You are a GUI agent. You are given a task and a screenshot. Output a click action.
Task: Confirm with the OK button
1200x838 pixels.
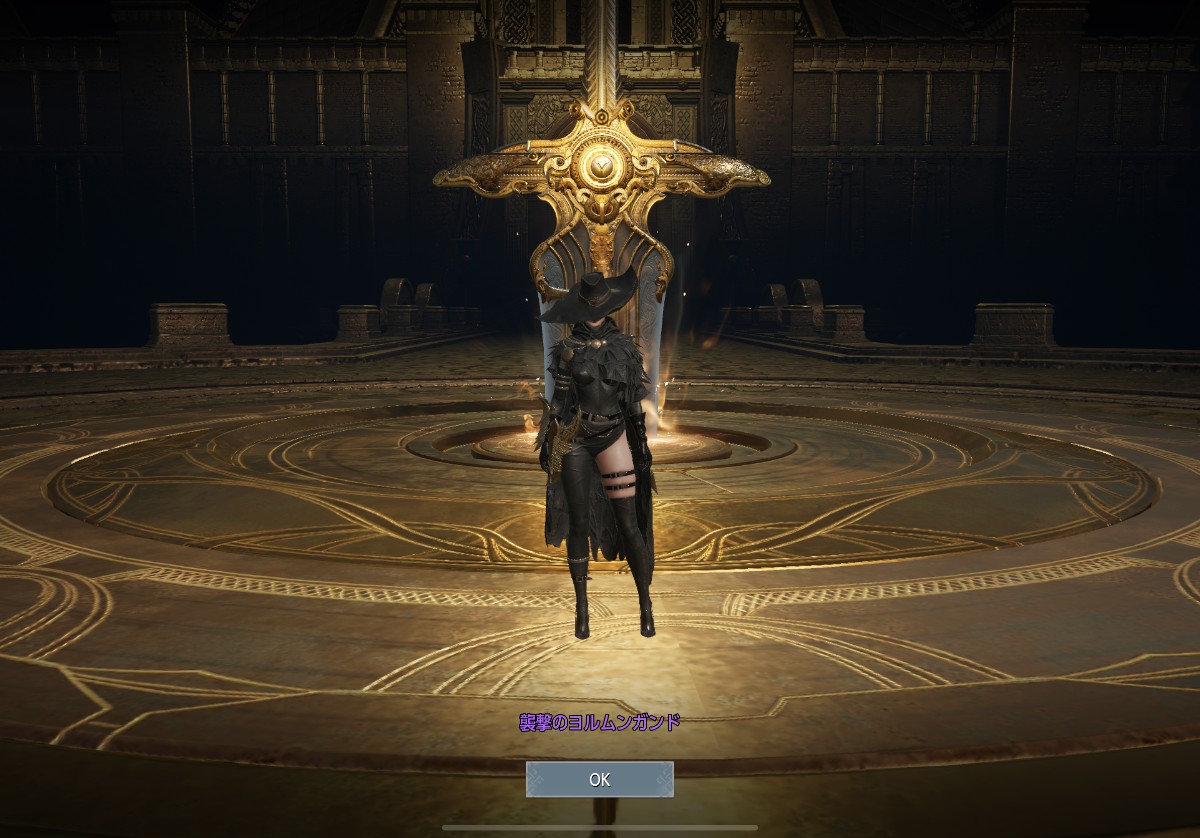600,780
